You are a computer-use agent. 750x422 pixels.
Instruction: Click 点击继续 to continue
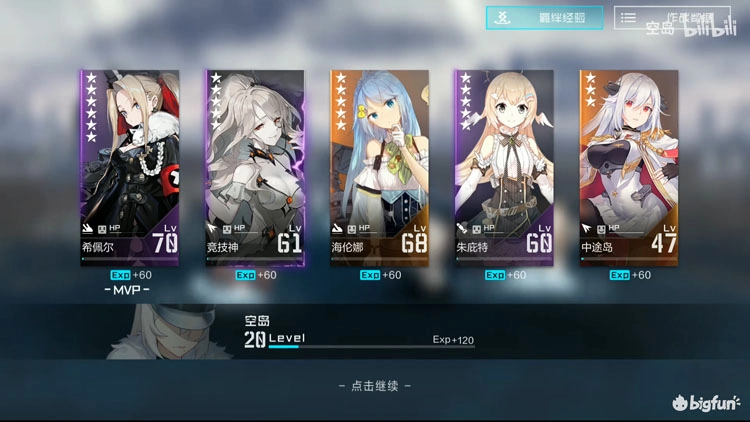pos(375,385)
